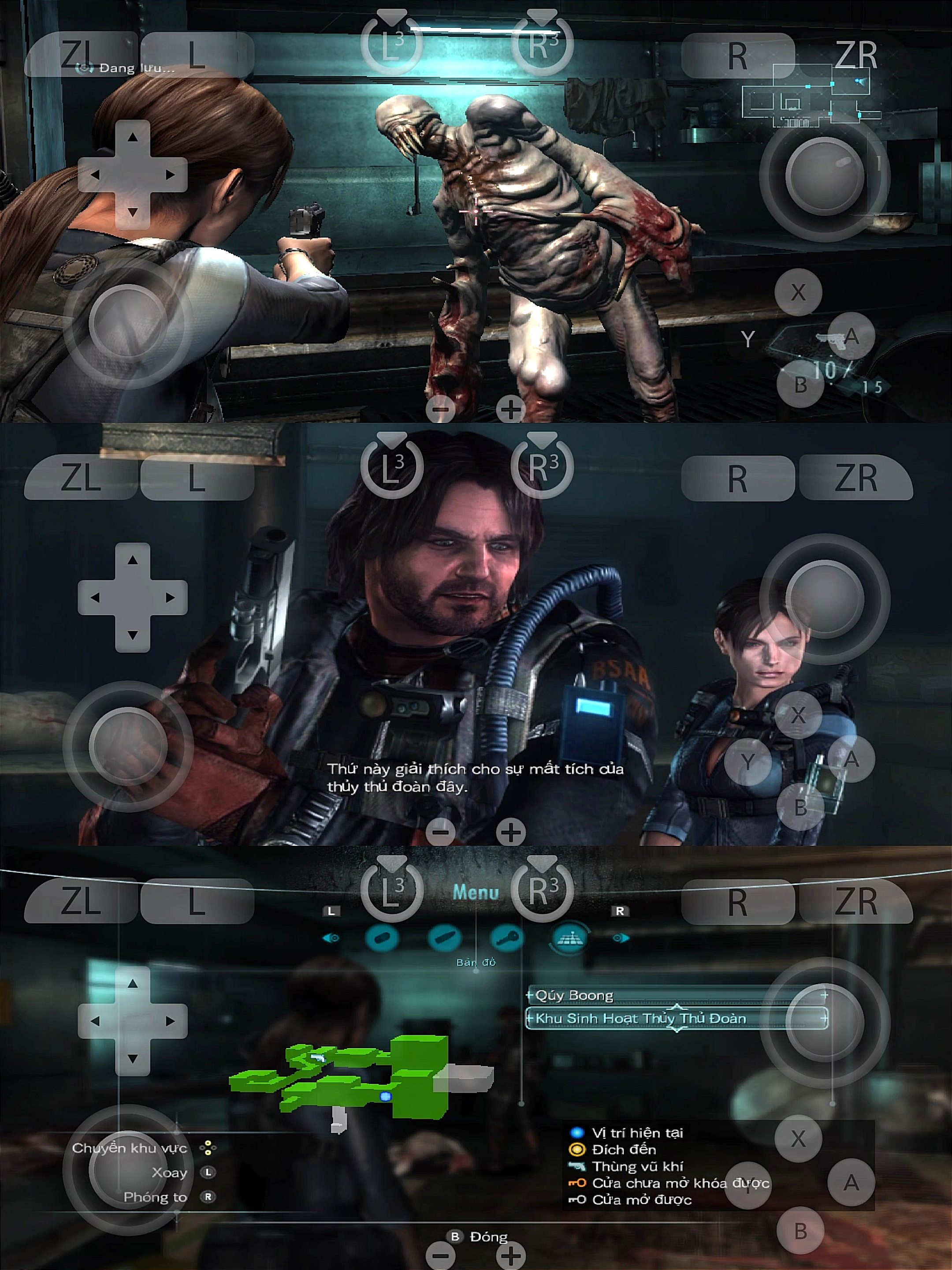Choose the Thùng vũ khí legend entry

coord(637,1166)
